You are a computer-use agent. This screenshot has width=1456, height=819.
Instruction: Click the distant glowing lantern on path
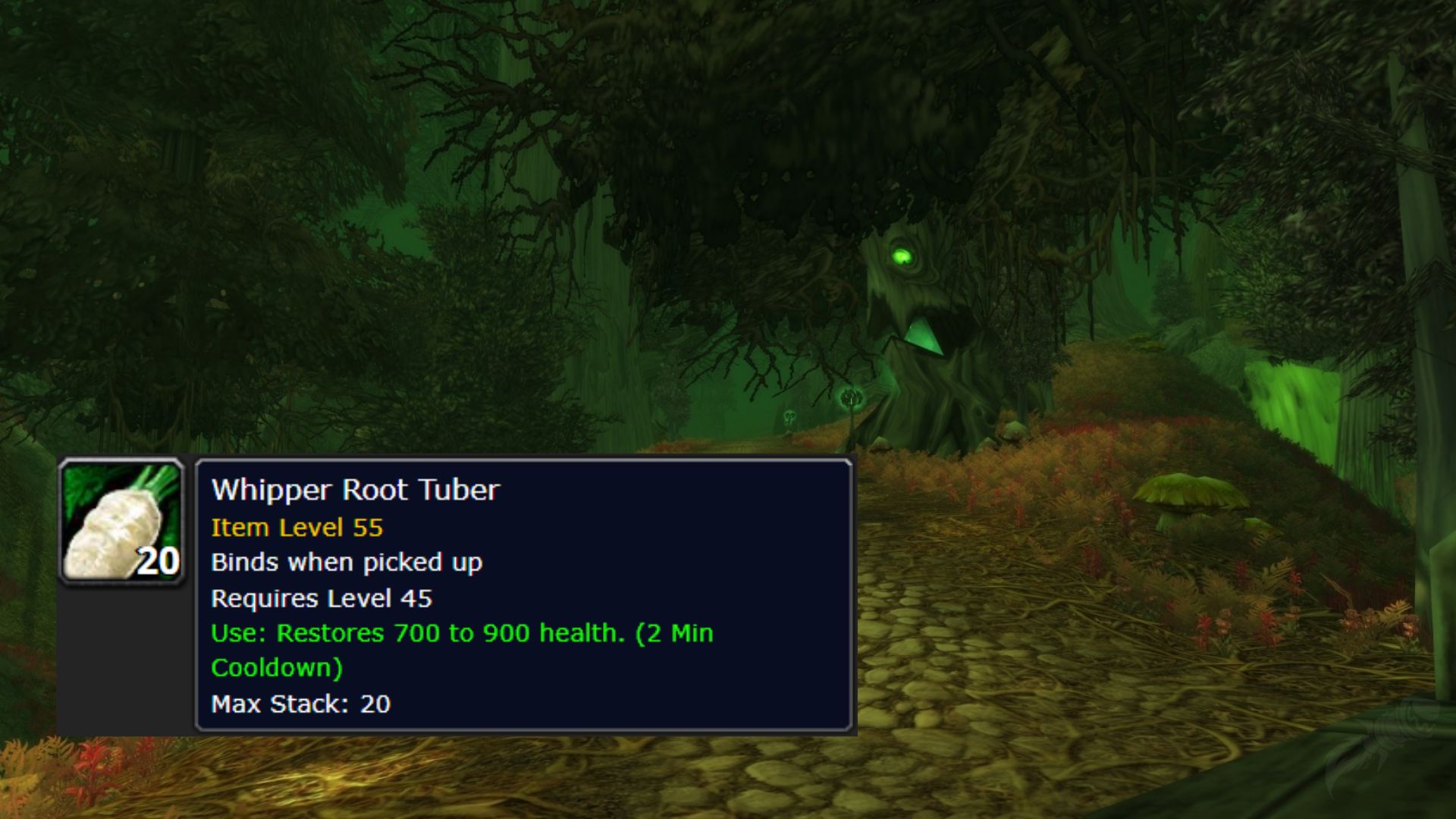851,396
